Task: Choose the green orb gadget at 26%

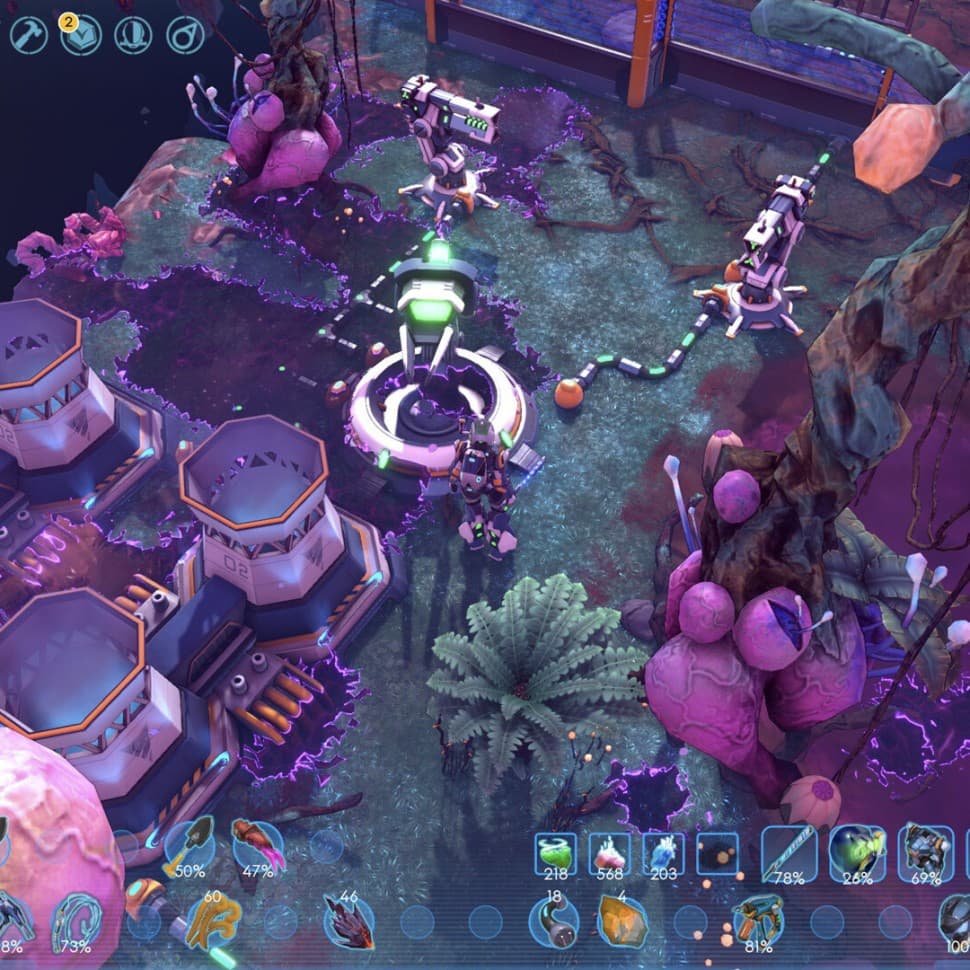Action: tap(857, 853)
